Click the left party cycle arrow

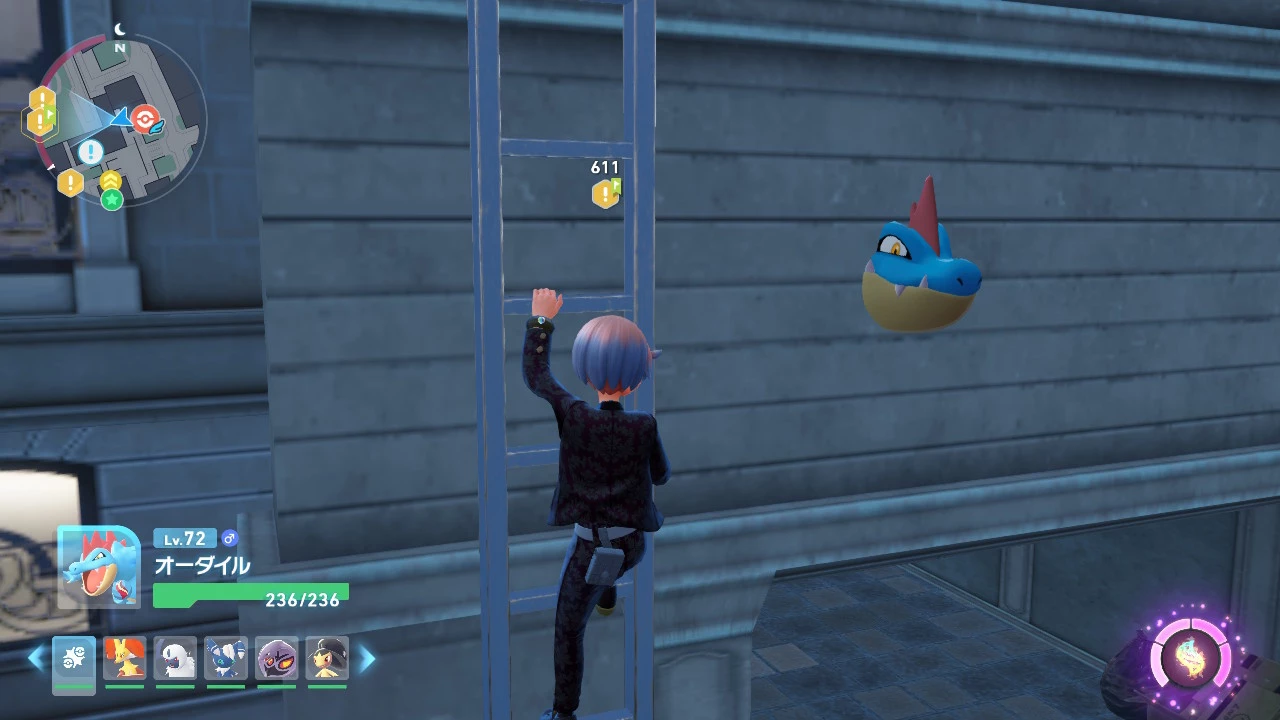click(36, 658)
